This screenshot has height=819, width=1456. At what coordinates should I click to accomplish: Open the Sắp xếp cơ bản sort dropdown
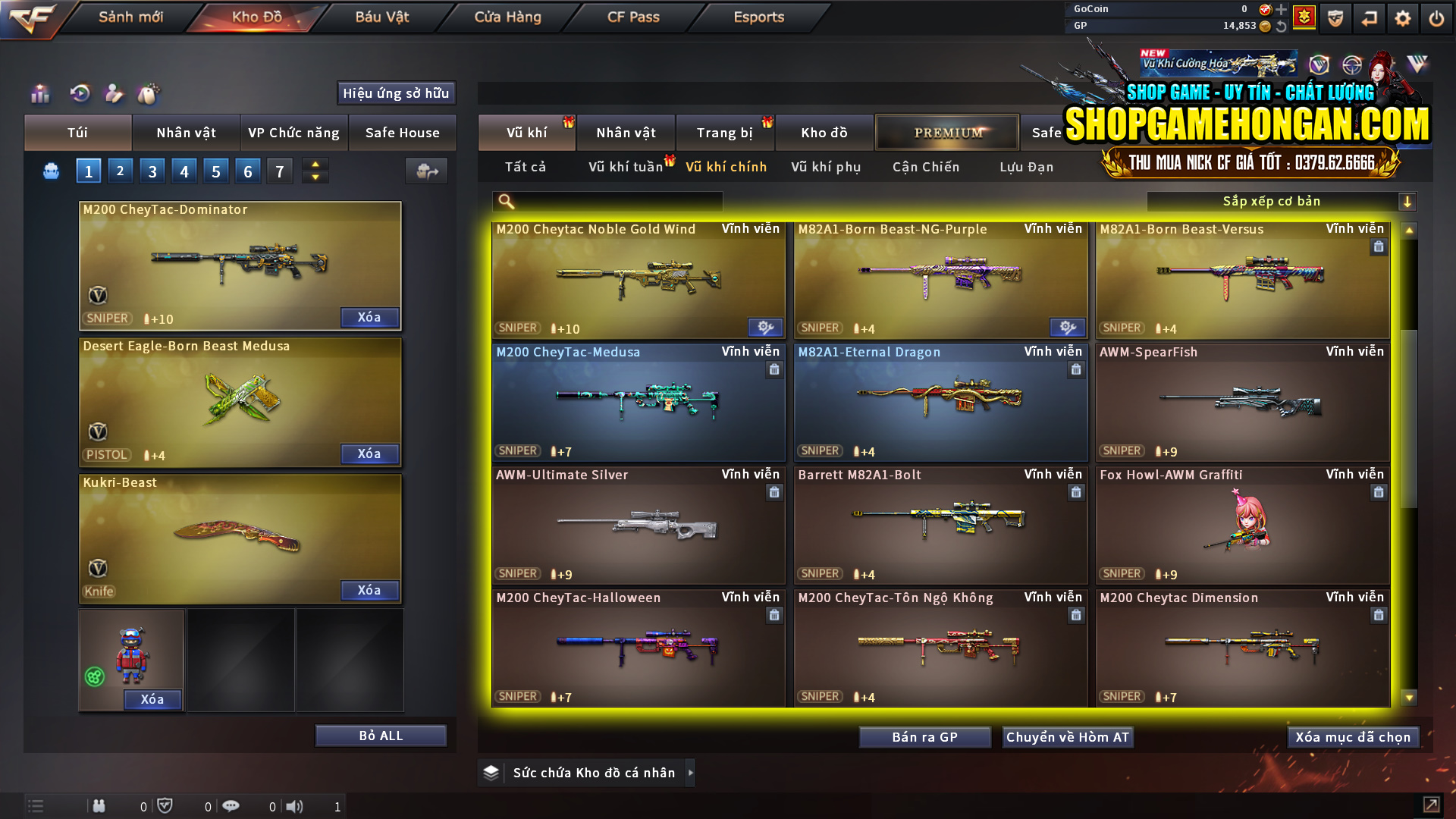click(1272, 201)
